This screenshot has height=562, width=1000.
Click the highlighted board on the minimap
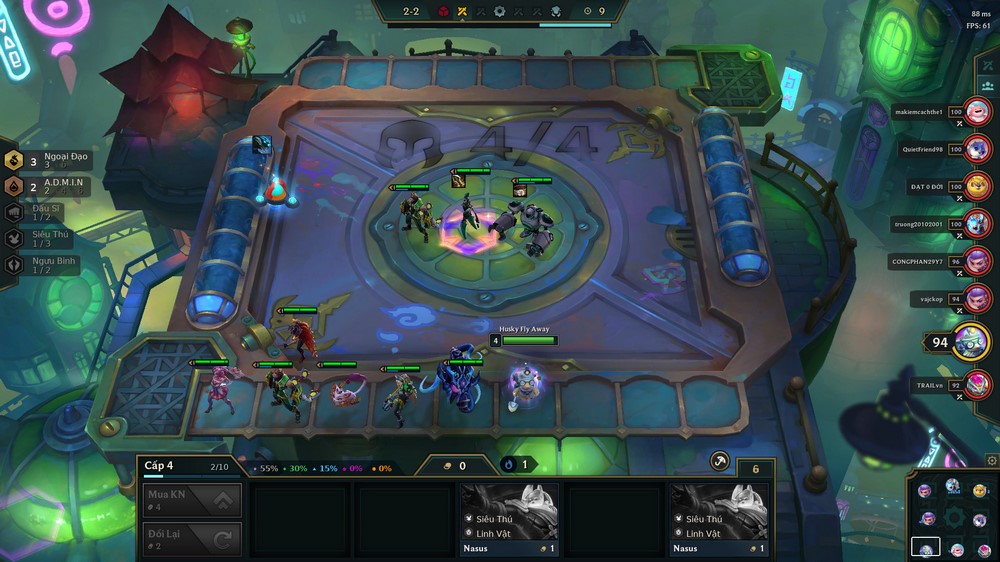(x=925, y=547)
